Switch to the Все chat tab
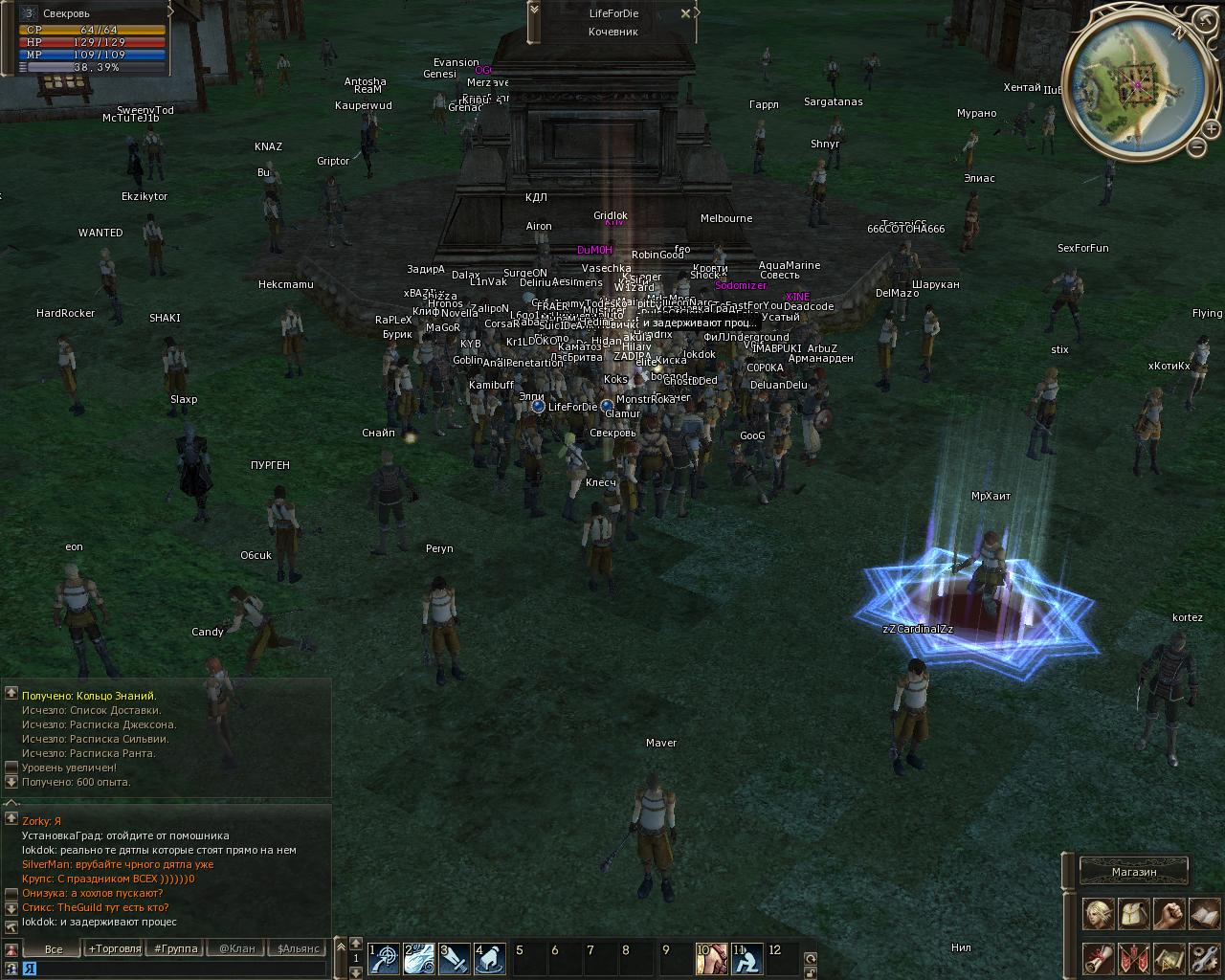Screen dimensions: 1225x980 point(54,948)
